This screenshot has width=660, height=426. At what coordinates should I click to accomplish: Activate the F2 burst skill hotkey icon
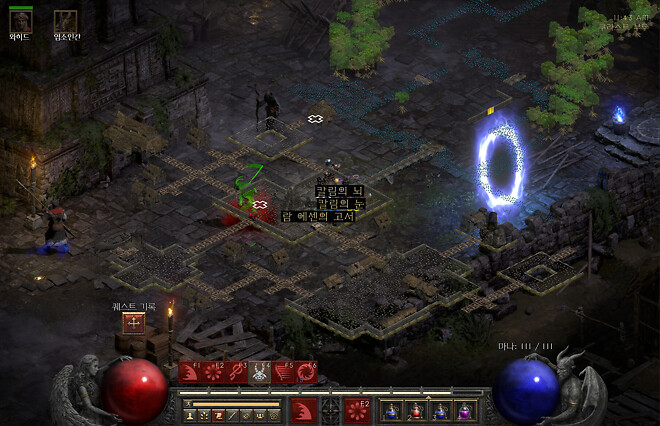[212, 373]
